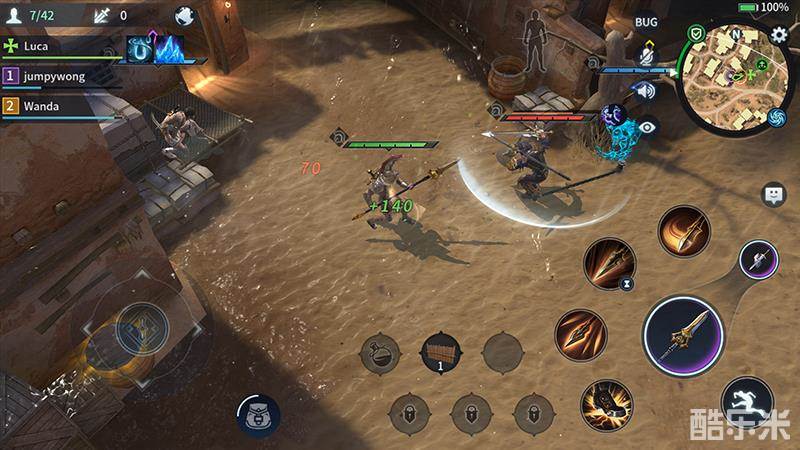Click the green shield icon beside minimap

(x=696, y=34)
